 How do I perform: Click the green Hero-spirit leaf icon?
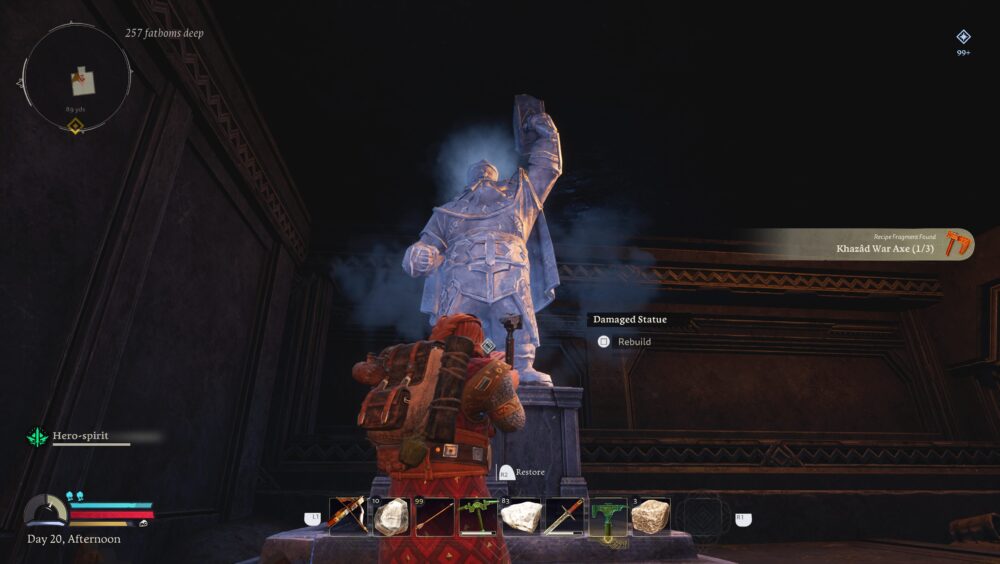38,437
